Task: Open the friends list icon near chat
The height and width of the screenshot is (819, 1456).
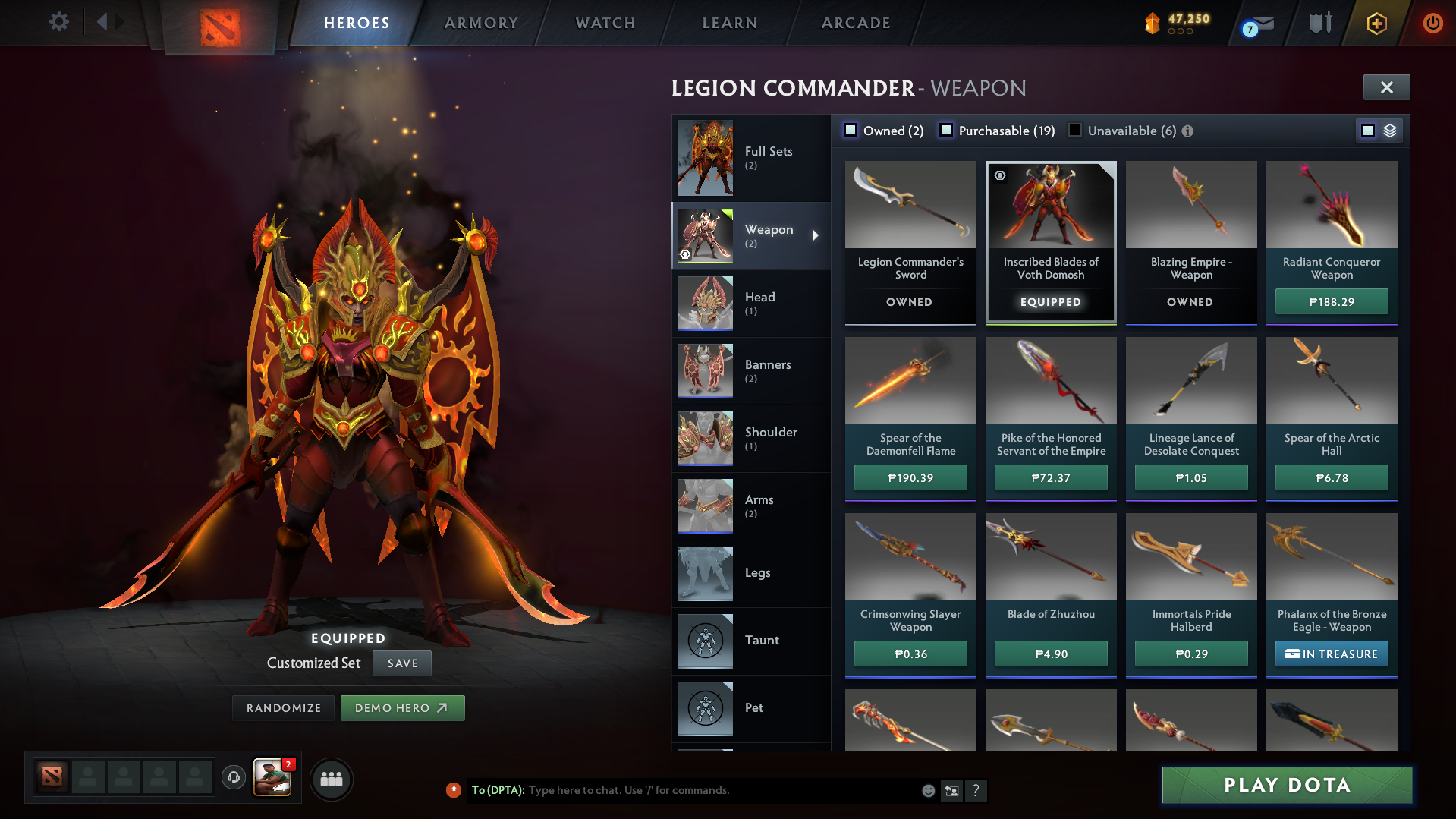Action: coord(332,779)
